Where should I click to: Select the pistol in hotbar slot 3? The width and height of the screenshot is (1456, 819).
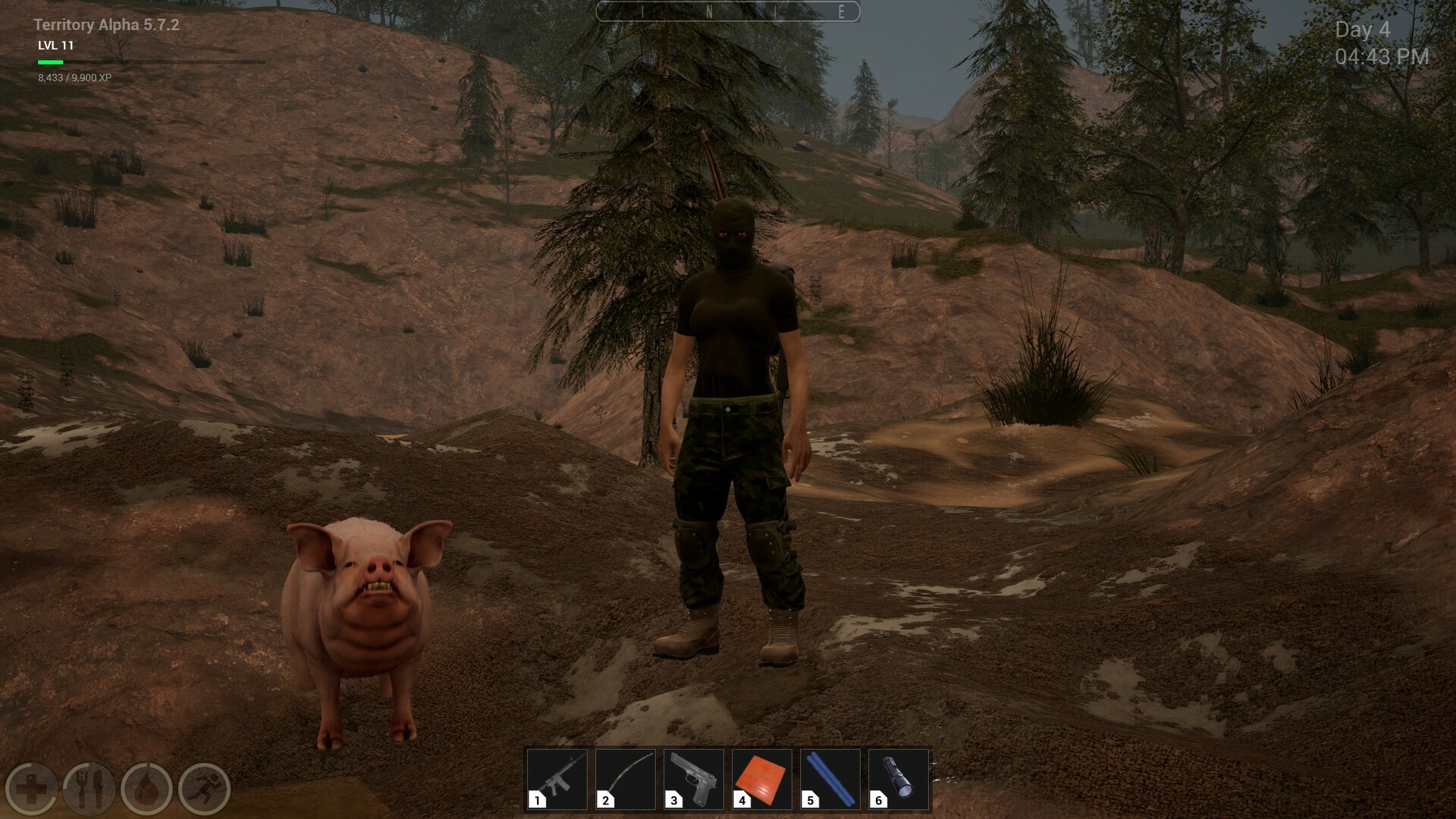click(x=694, y=780)
